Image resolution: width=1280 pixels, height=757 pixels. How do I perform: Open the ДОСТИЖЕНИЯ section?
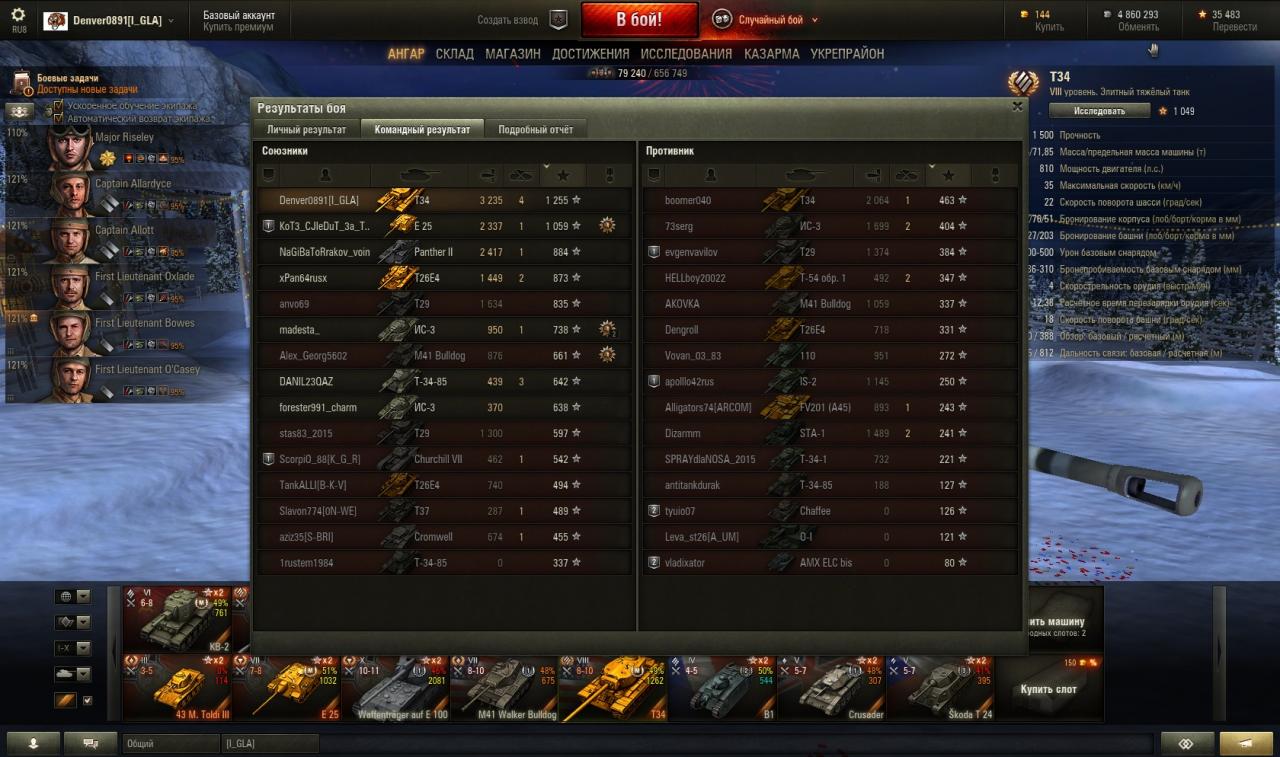coord(590,54)
